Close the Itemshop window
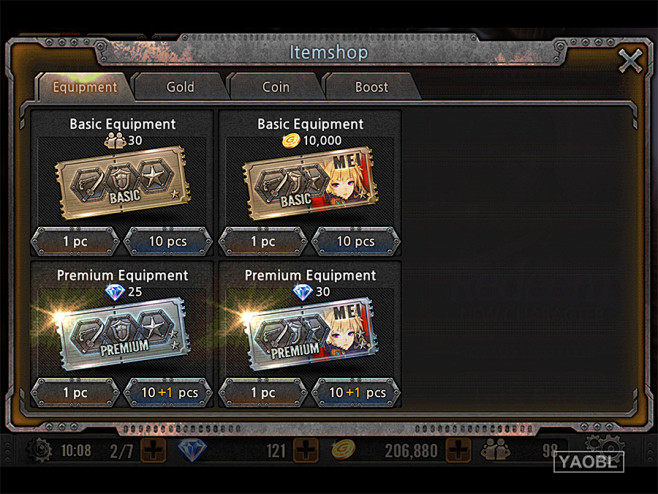 [630, 61]
